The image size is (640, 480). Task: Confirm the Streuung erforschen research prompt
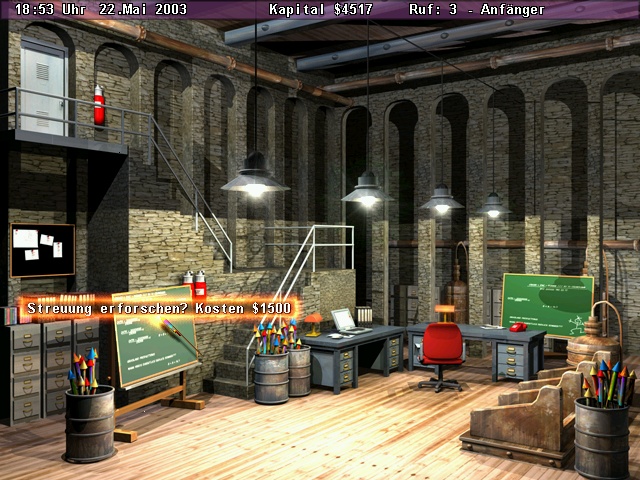pos(159,308)
